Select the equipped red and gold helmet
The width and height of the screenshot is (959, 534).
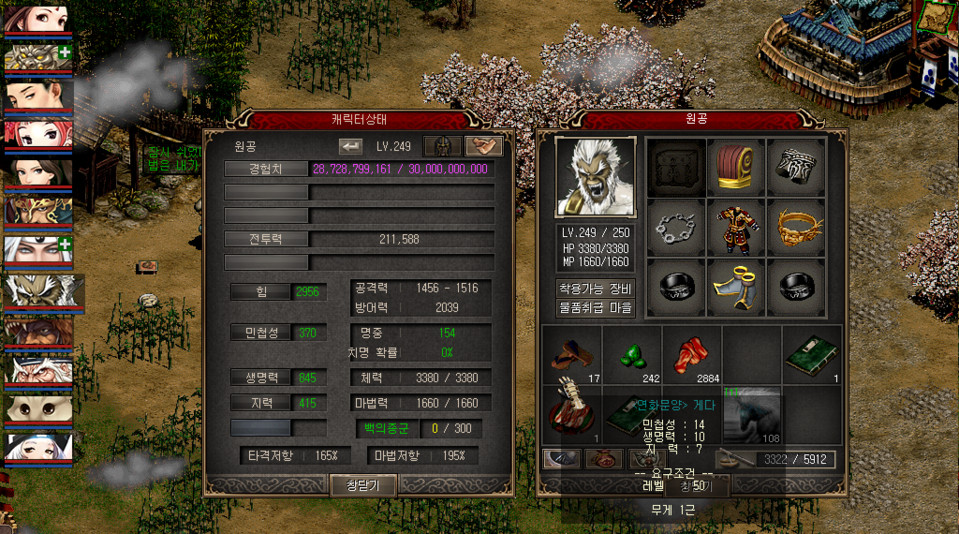[736, 167]
